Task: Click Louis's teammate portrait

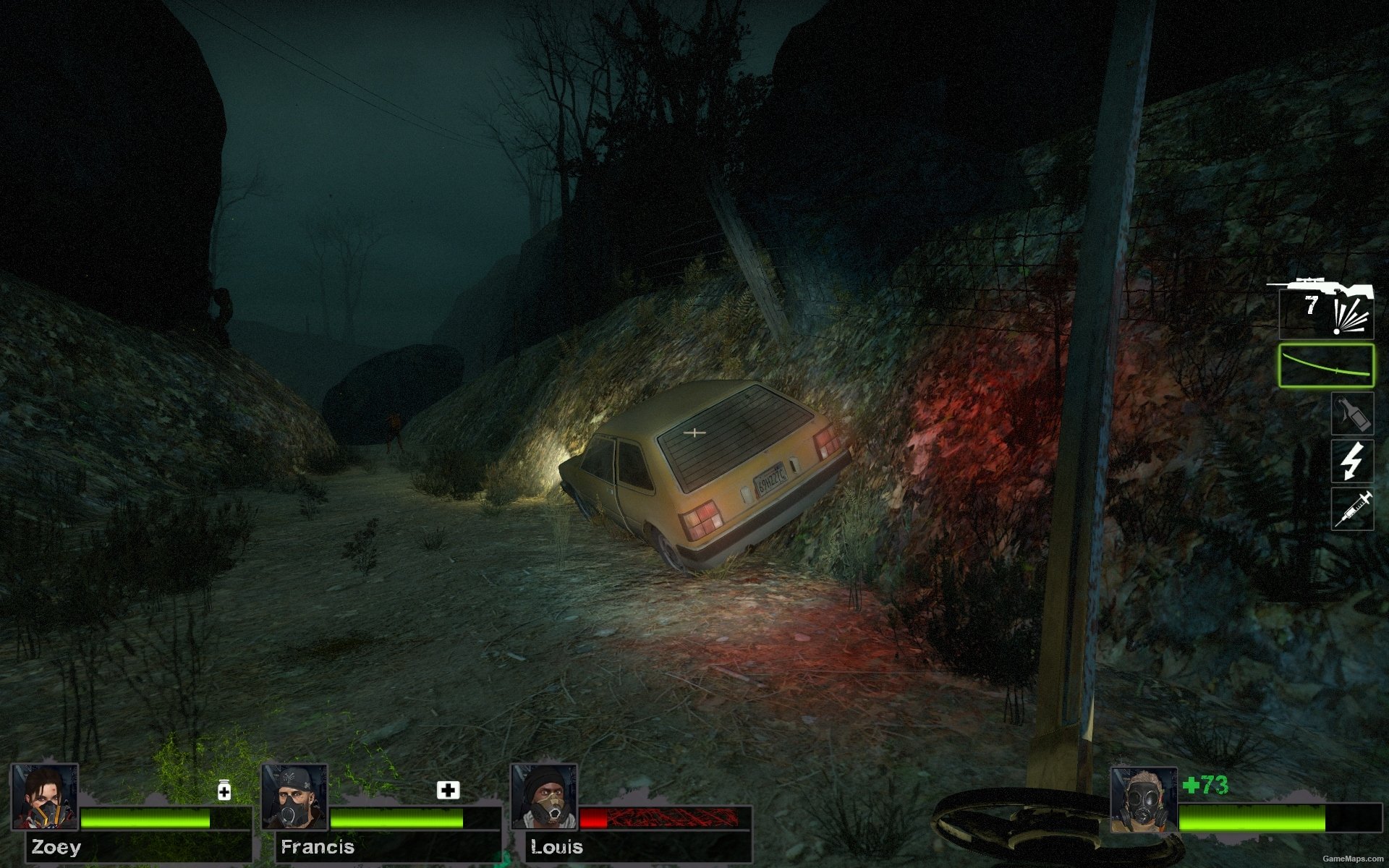Action: click(543, 796)
